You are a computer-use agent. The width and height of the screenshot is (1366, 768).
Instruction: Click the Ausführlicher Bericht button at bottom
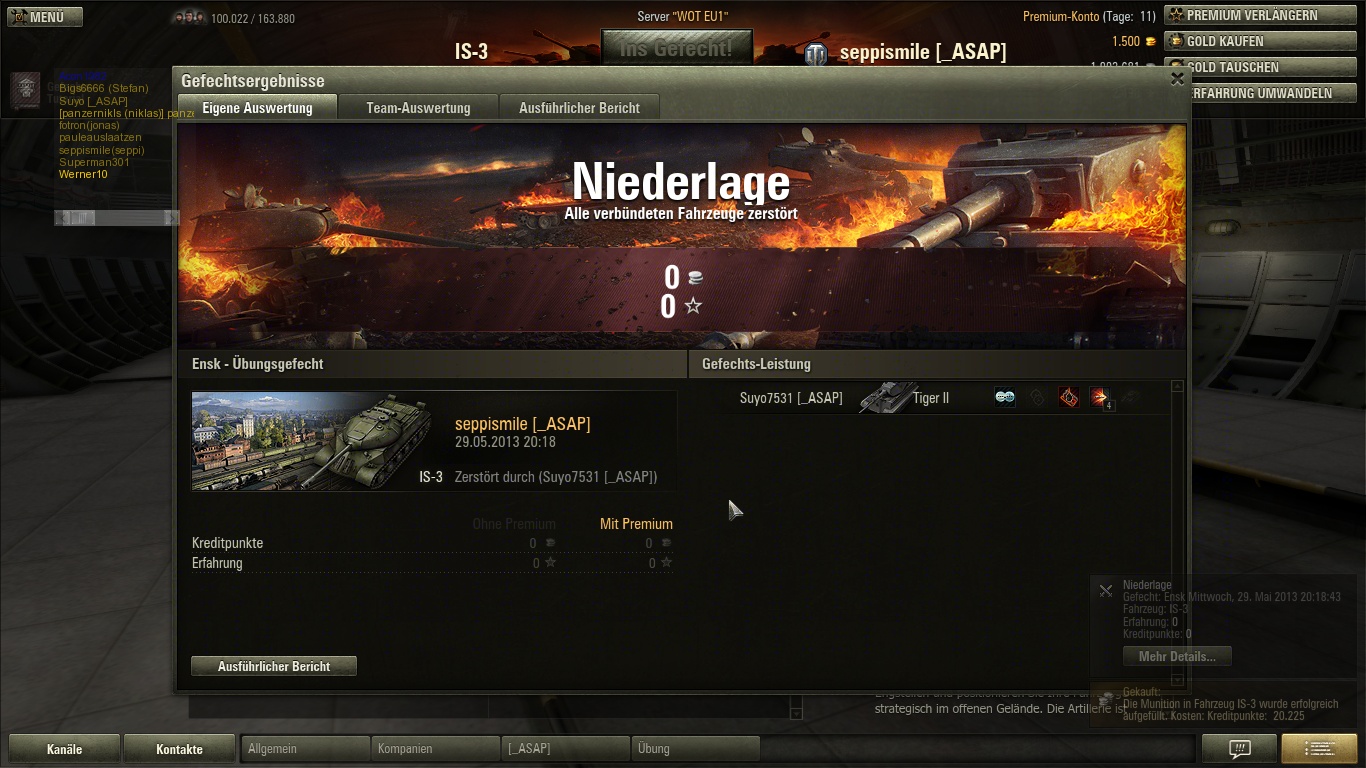coord(274,666)
